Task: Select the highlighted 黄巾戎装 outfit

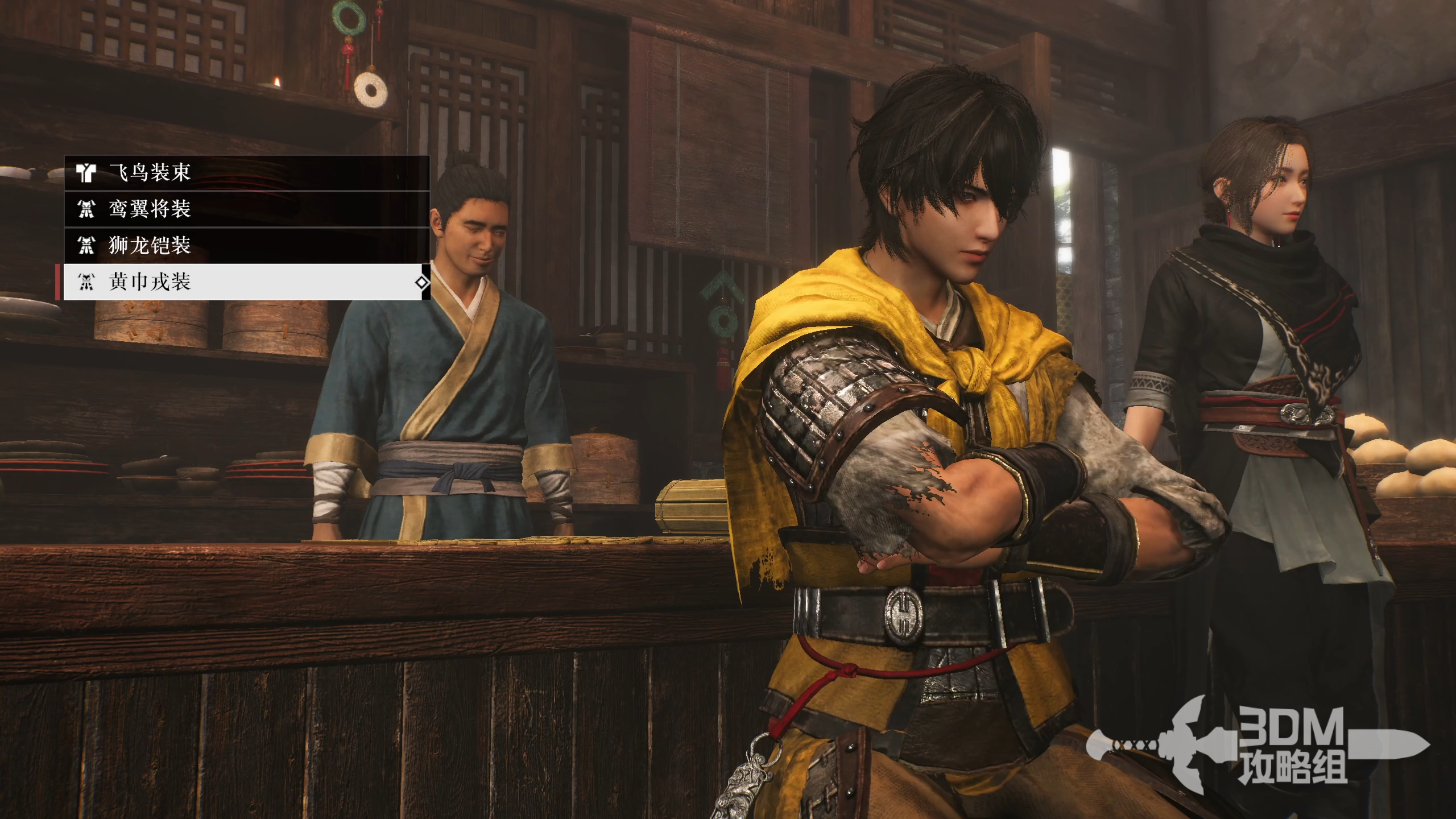Action: (246, 282)
